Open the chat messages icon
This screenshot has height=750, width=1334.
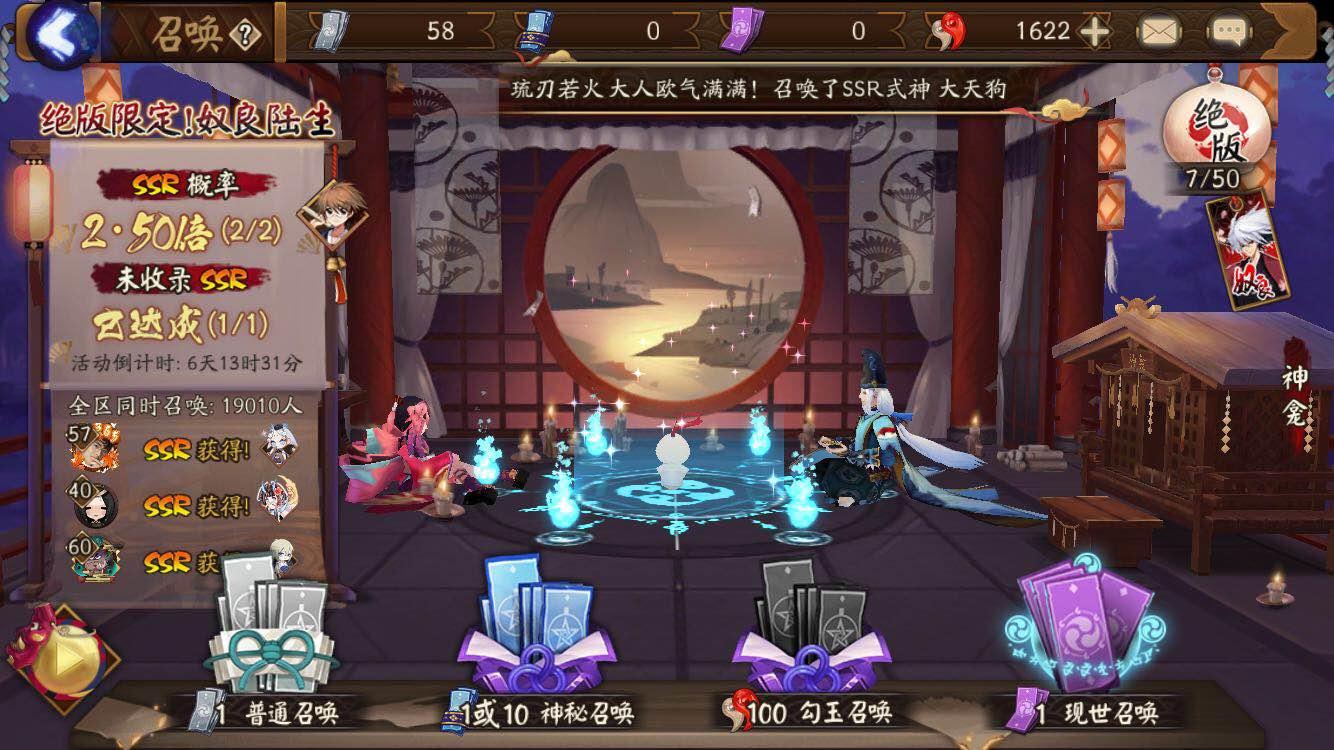point(1231,30)
